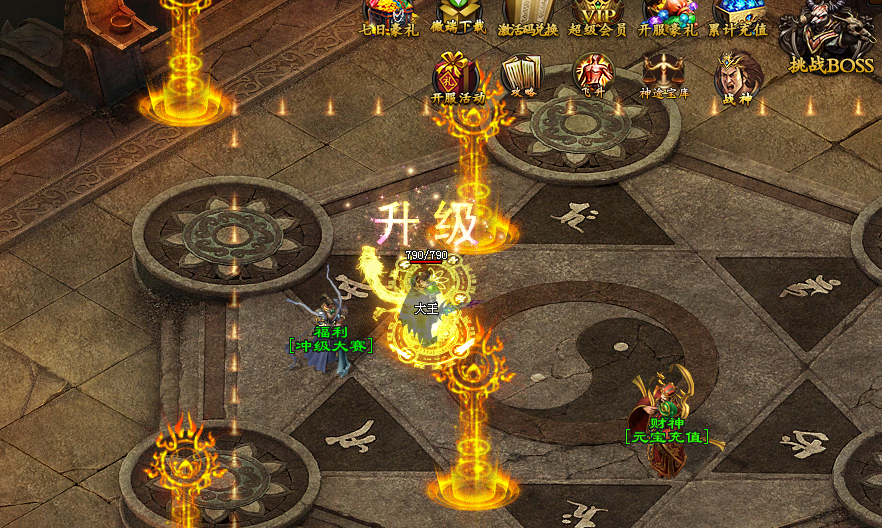Viewport: 882px width, 528px height.
Task: Open the 激活码兑换 activation code exchange
Action: [528, 16]
